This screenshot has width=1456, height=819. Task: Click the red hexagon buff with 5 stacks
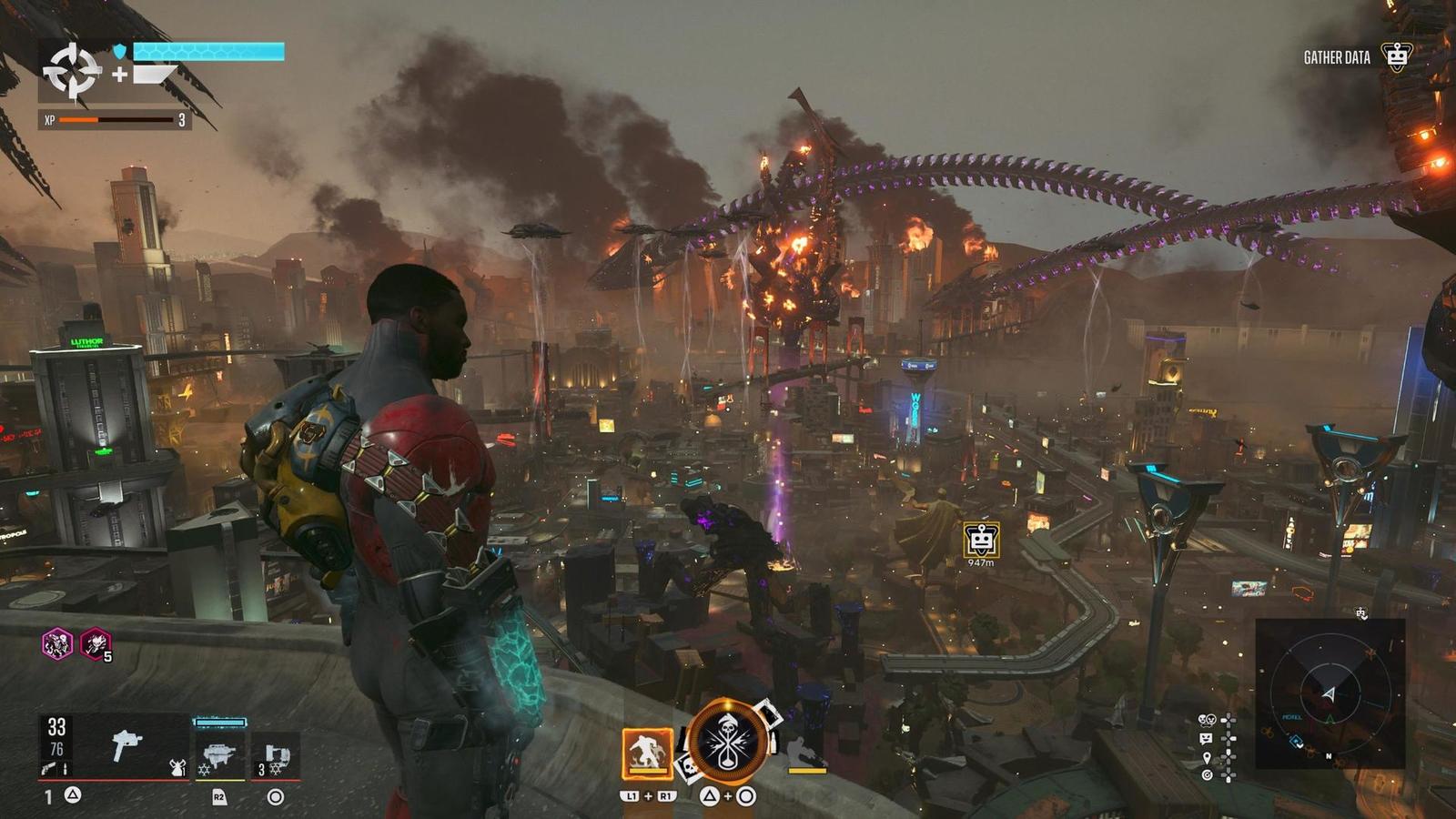(95, 644)
